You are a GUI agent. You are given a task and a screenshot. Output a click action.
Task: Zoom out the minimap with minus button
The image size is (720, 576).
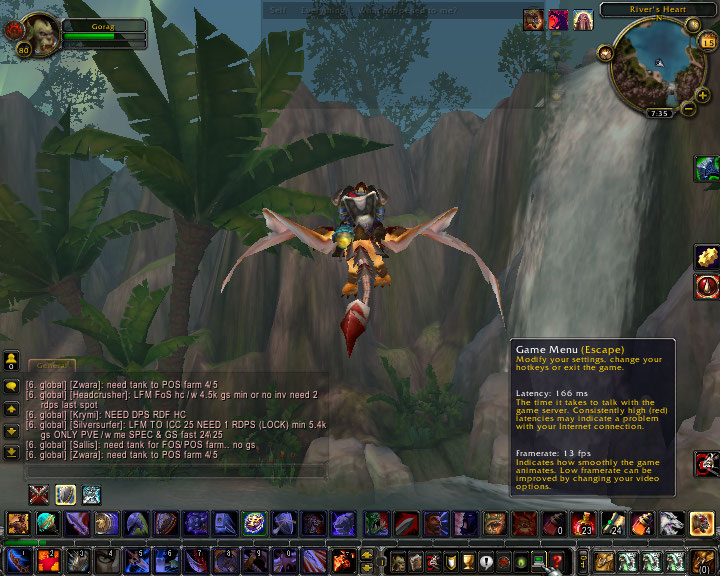pyautogui.click(x=689, y=107)
